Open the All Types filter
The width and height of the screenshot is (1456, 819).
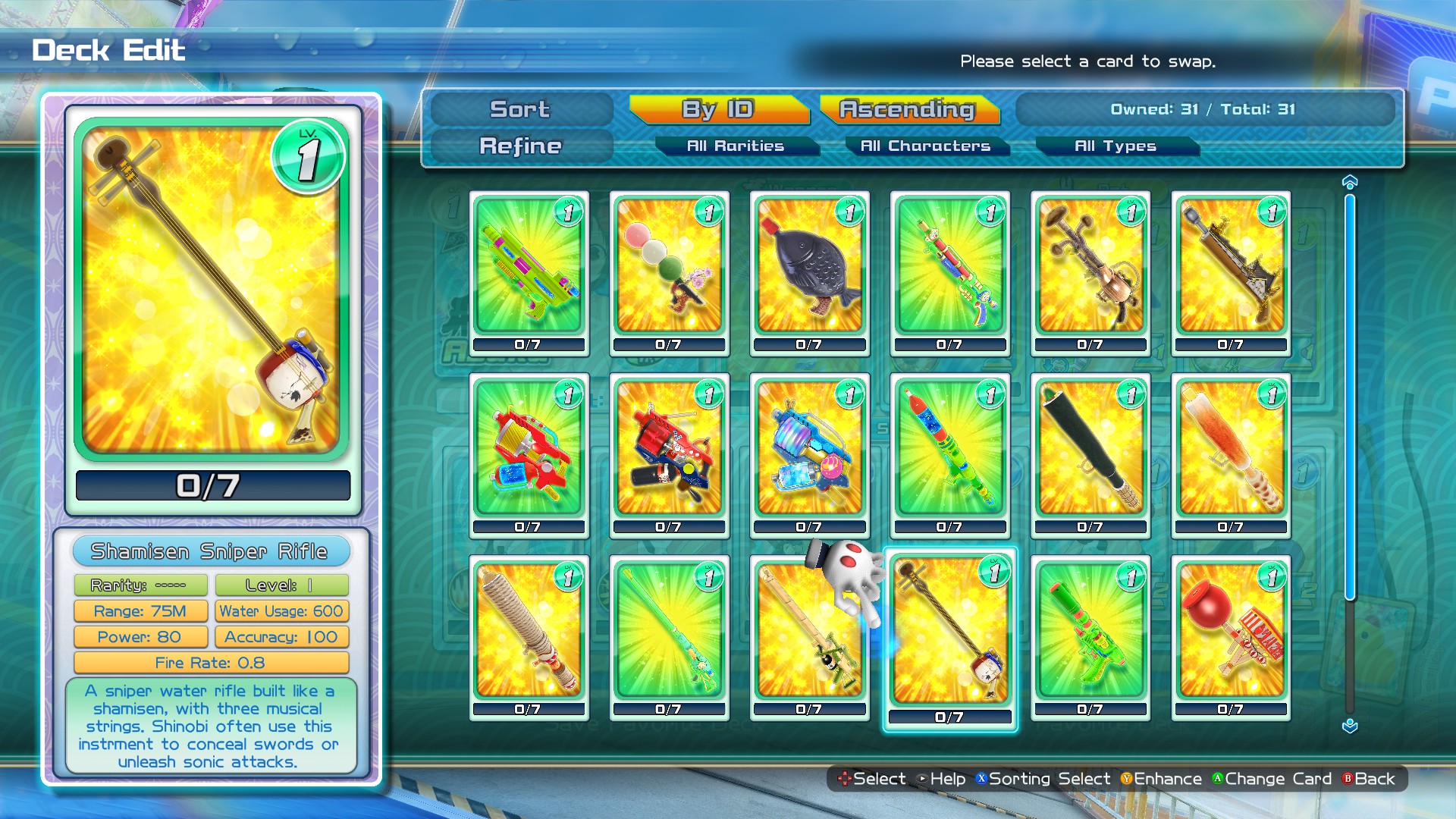tap(1116, 146)
